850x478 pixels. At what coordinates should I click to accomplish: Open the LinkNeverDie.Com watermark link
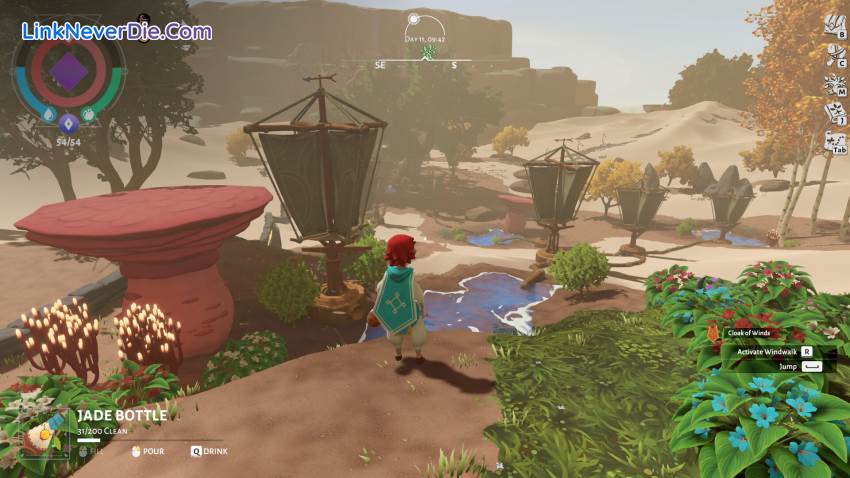click(x=117, y=31)
